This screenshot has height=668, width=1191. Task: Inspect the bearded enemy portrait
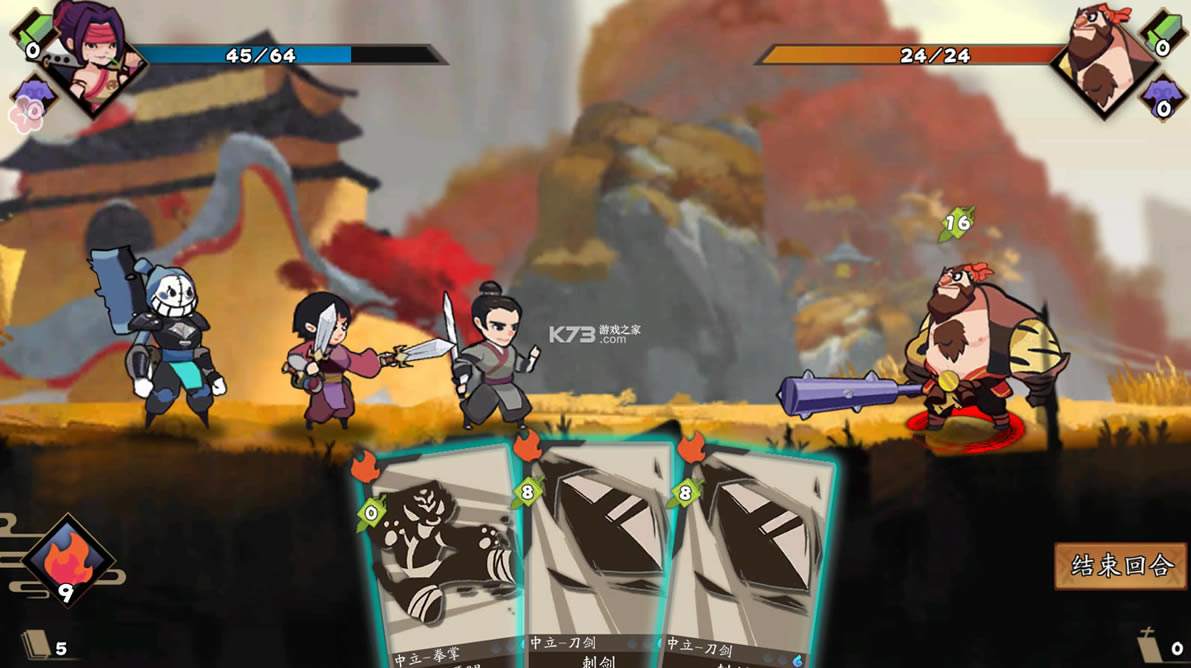coord(1098,57)
